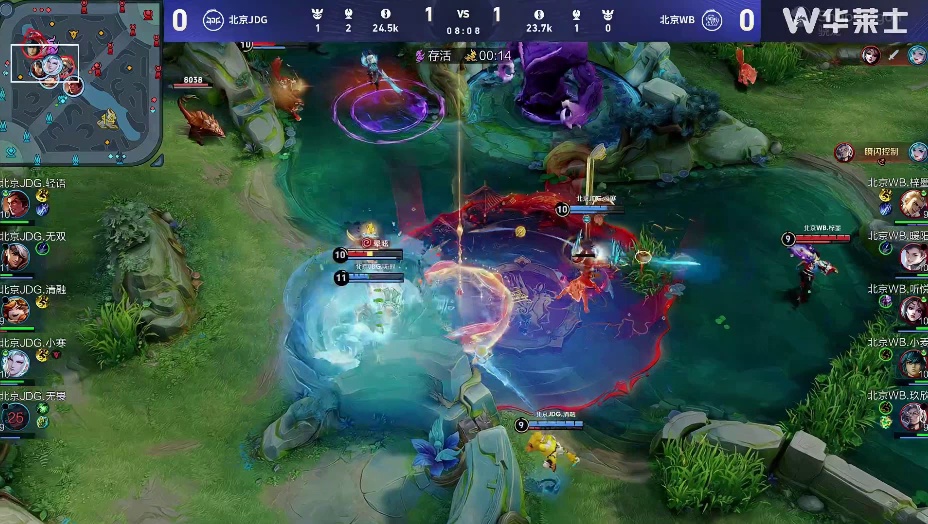Click the minimap in the corner
The height and width of the screenshot is (524, 928).
pos(82,83)
